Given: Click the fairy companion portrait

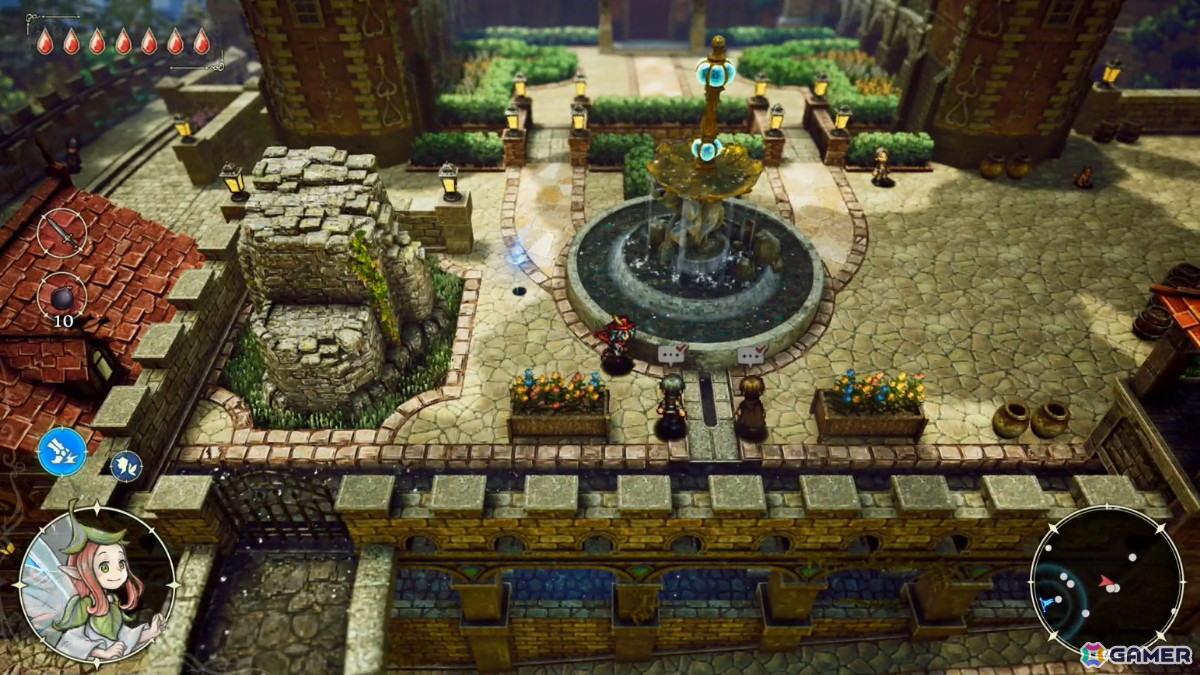Looking at the screenshot, I should [x=97, y=585].
